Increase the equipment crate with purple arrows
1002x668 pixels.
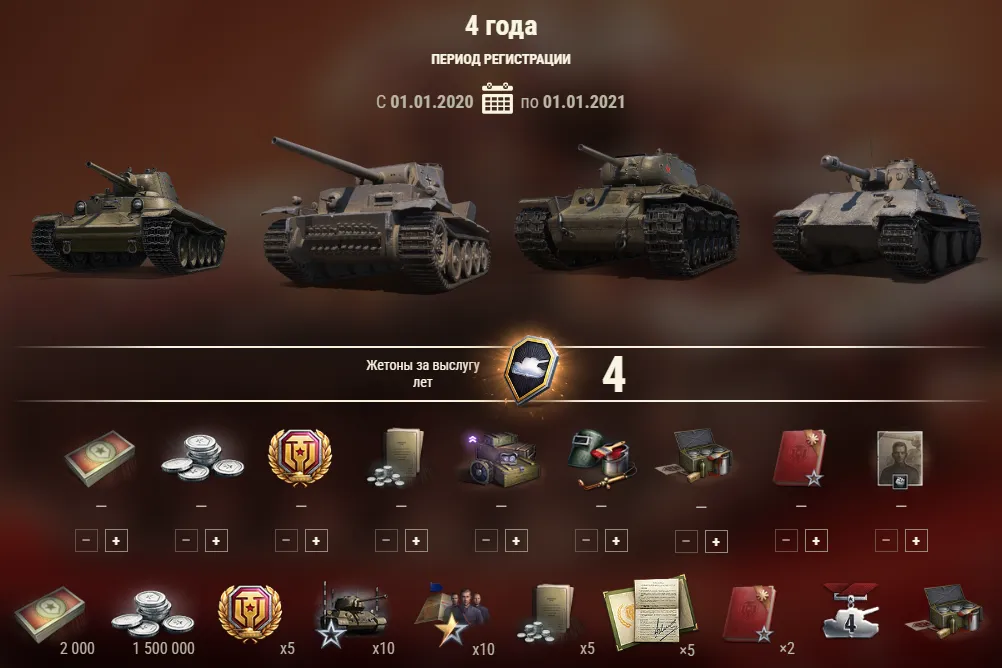pyautogui.click(x=516, y=540)
